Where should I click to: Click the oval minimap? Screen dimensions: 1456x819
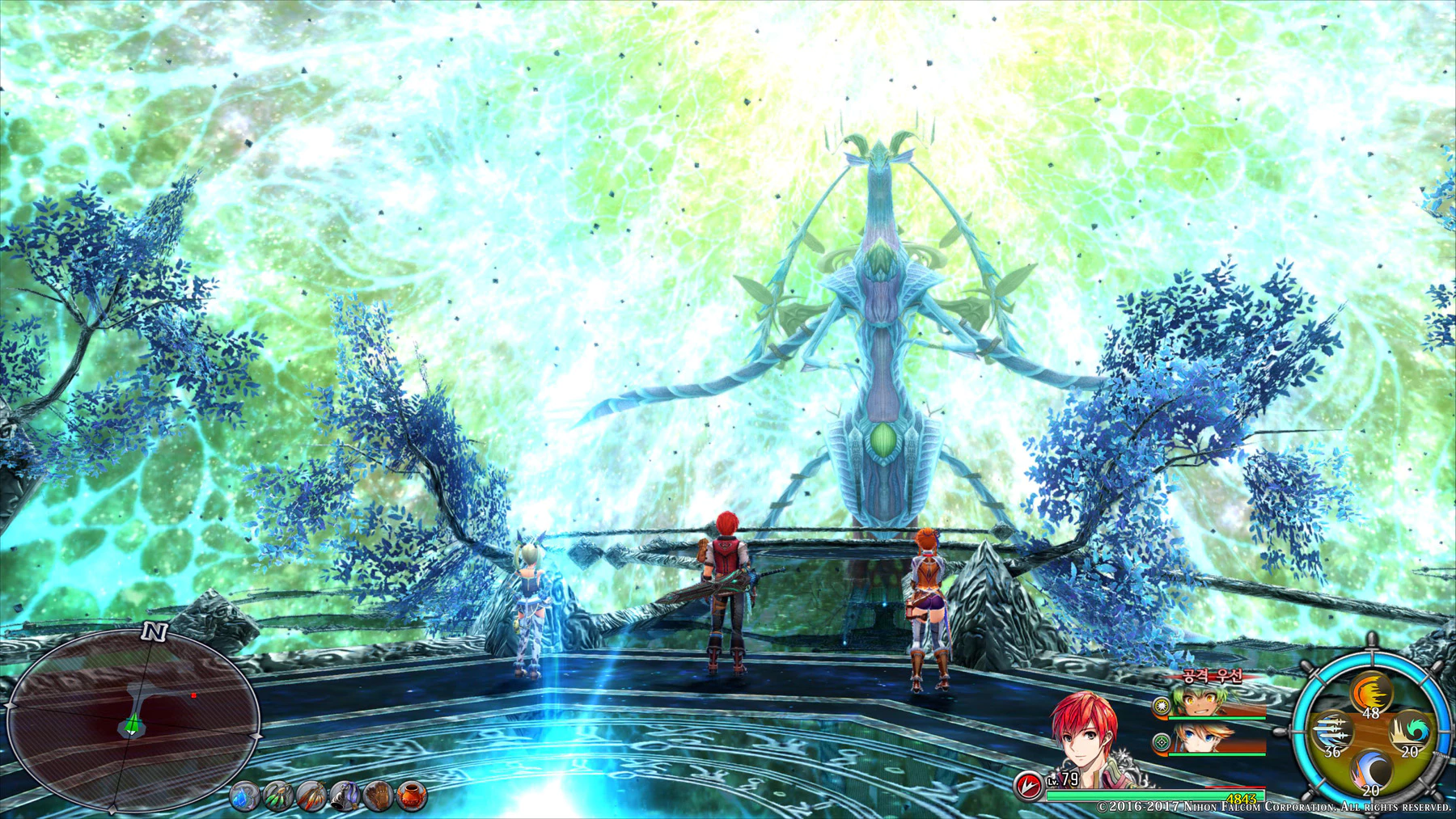pos(133,720)
